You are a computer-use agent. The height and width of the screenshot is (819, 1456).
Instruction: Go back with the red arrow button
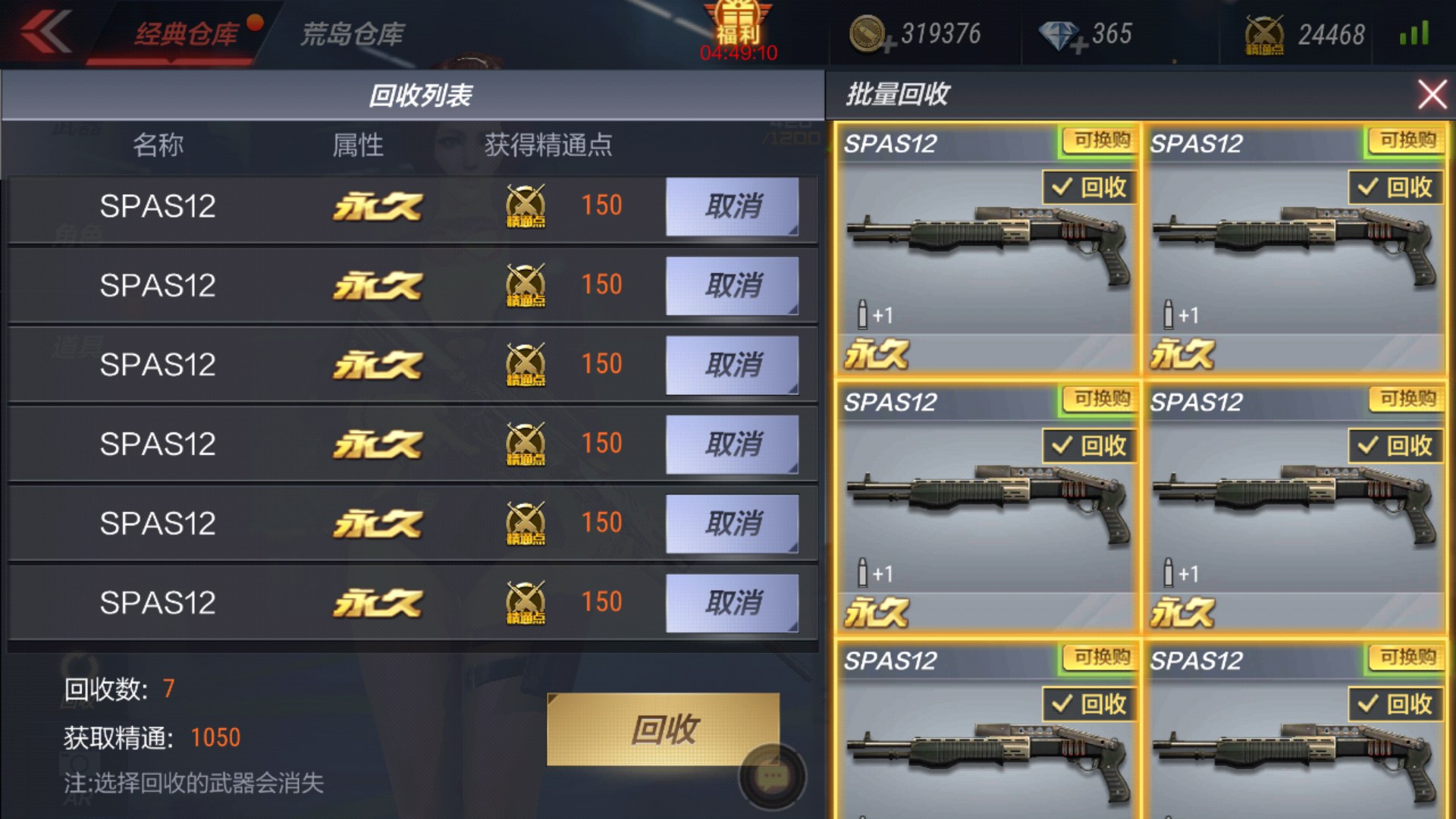45,32
